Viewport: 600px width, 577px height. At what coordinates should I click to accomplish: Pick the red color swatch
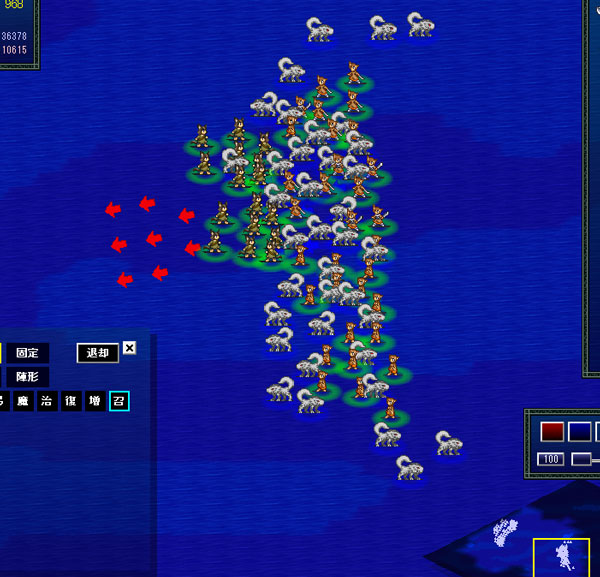coord(553,432)
